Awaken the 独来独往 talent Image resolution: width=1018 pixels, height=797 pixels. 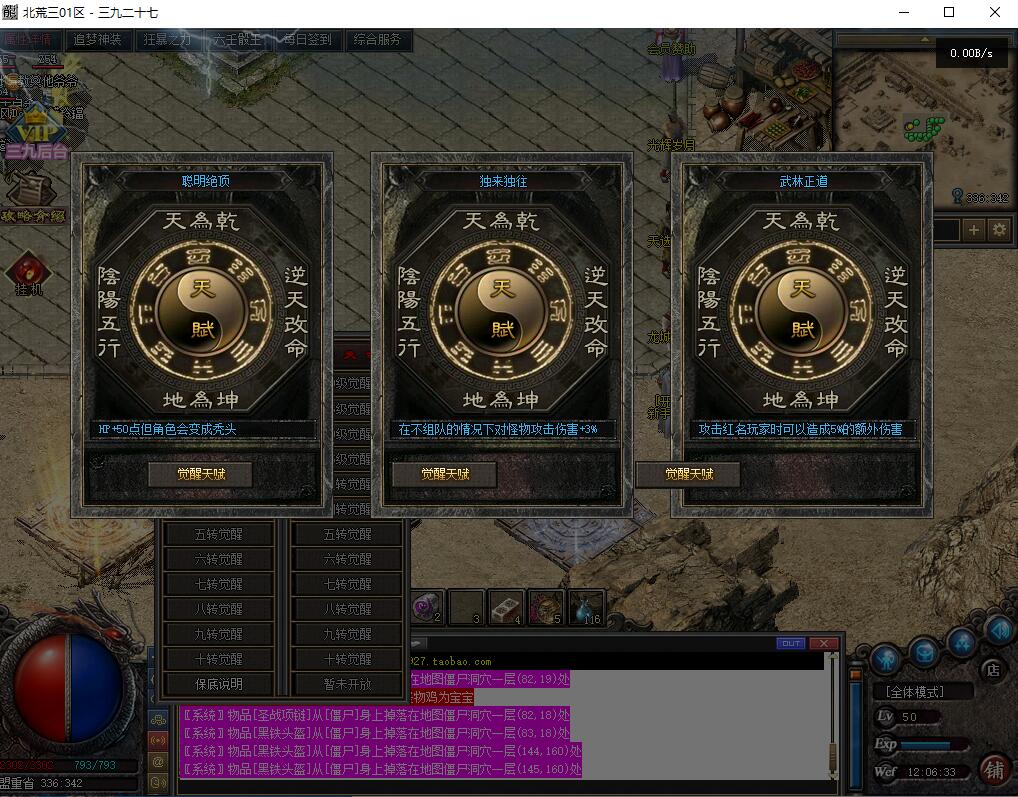444,474
